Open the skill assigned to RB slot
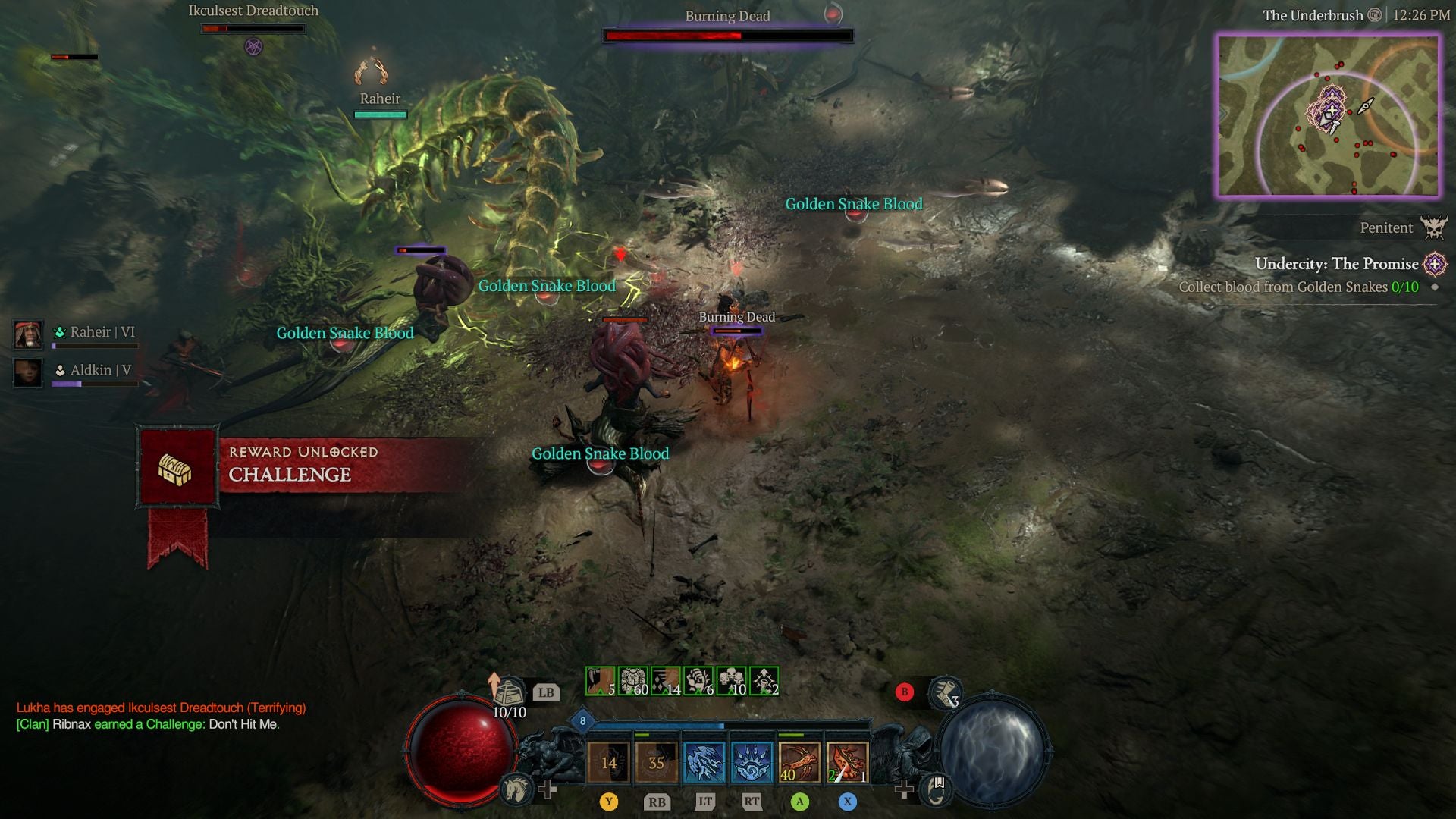The height and width of the screenshot is (819, 1456). coord(658,761)
